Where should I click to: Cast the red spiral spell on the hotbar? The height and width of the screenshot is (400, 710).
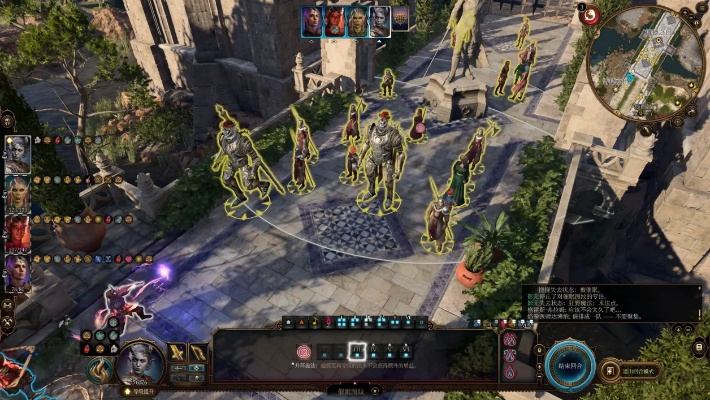(304, 352)
